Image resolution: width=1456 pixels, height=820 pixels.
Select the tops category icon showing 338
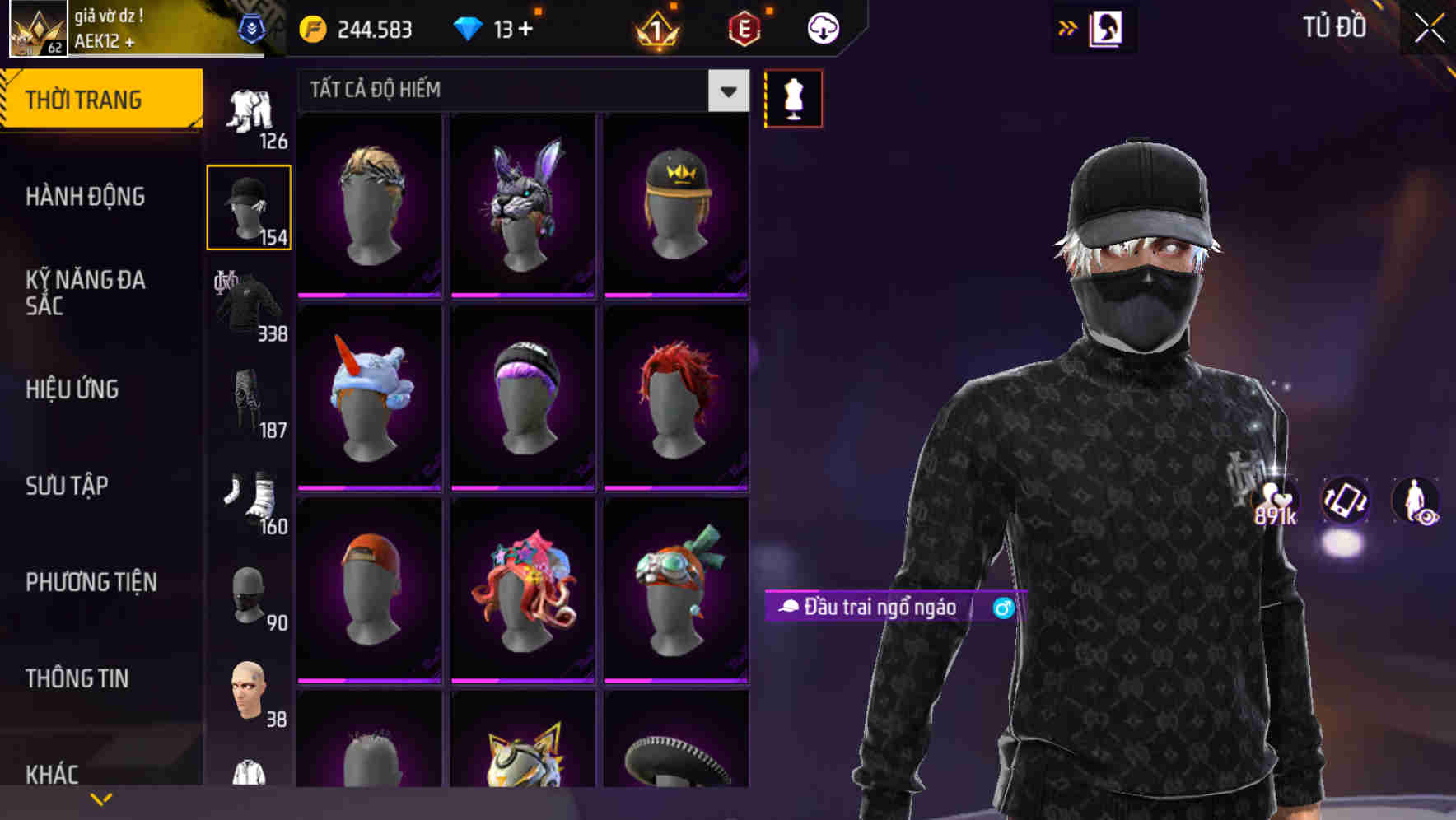coord(249,305)
